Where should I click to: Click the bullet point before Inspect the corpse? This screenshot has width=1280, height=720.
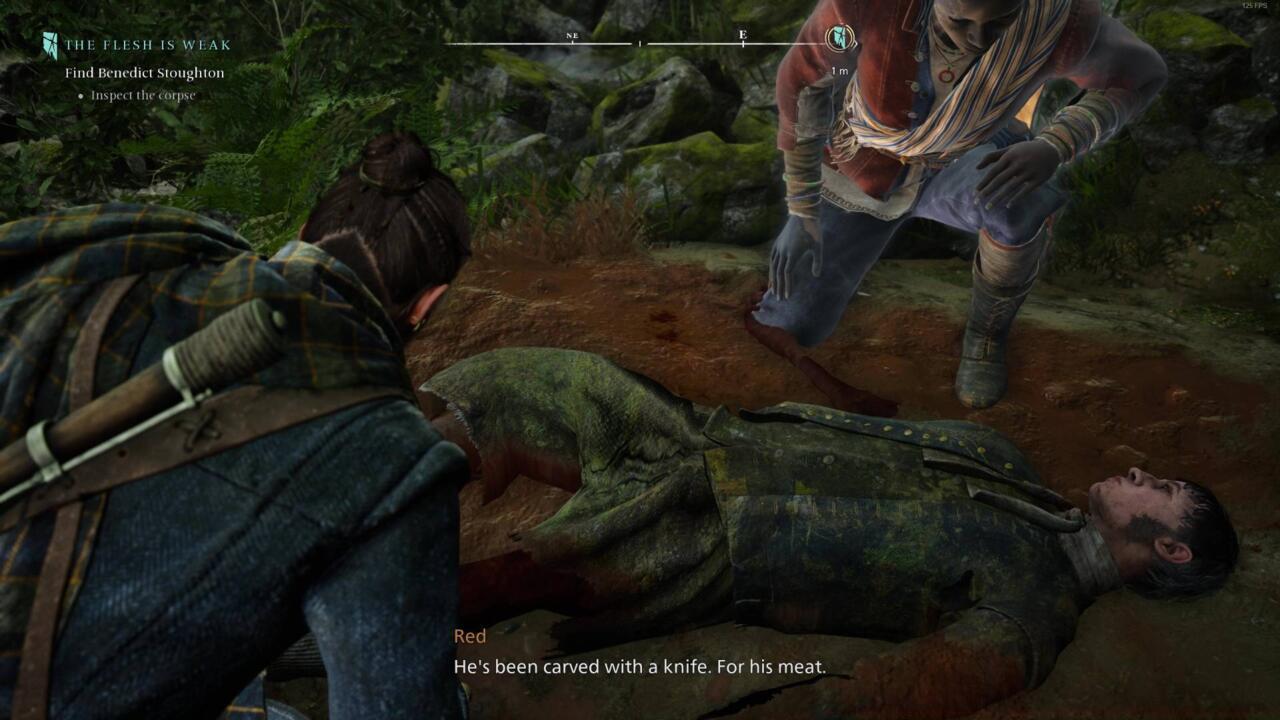point(82,95)
